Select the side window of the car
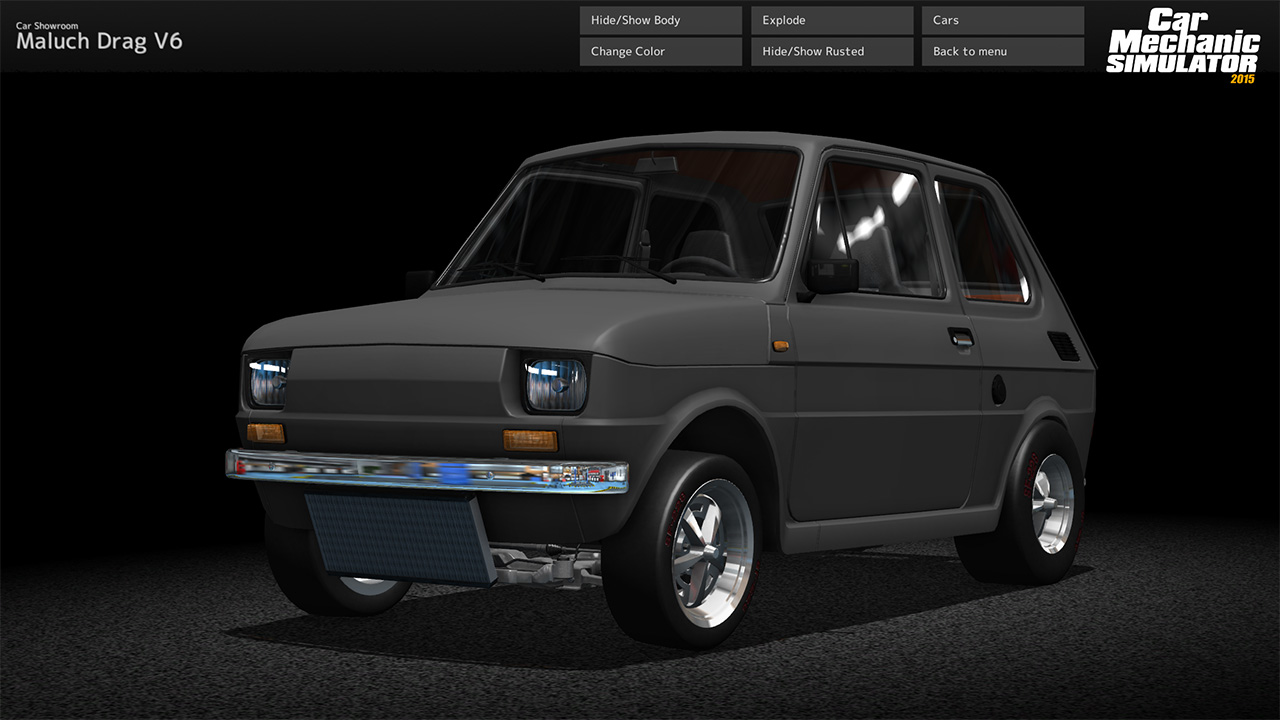This screenshot has height=720, width=1280. point(890,230)
